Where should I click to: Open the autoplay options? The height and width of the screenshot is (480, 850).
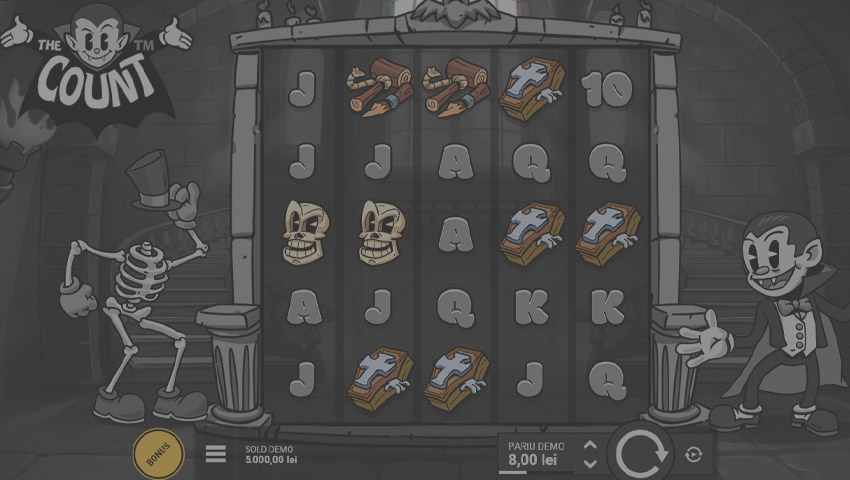(695, 455)
